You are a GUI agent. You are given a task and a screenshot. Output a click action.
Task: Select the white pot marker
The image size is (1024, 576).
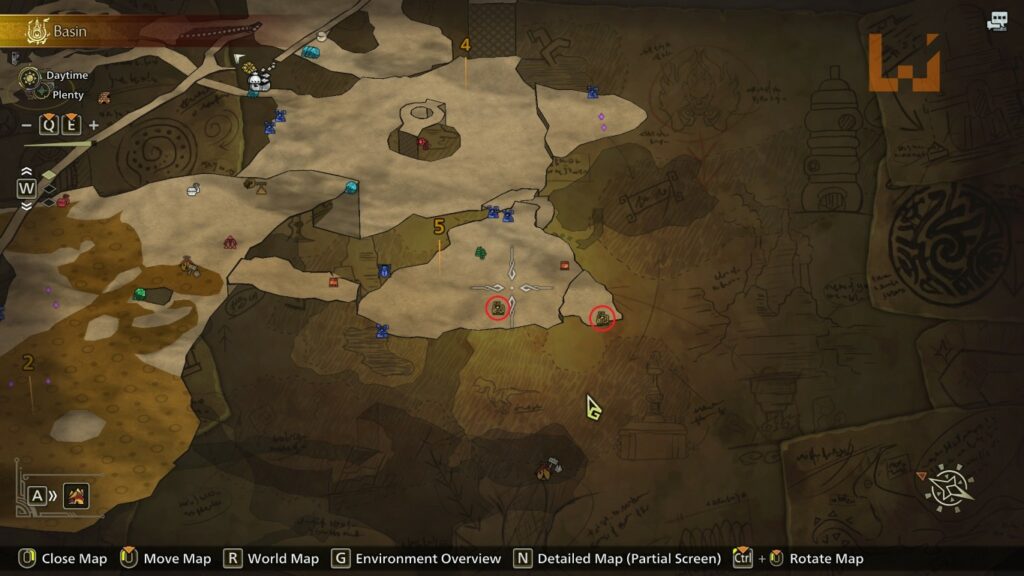pos(193,190)
